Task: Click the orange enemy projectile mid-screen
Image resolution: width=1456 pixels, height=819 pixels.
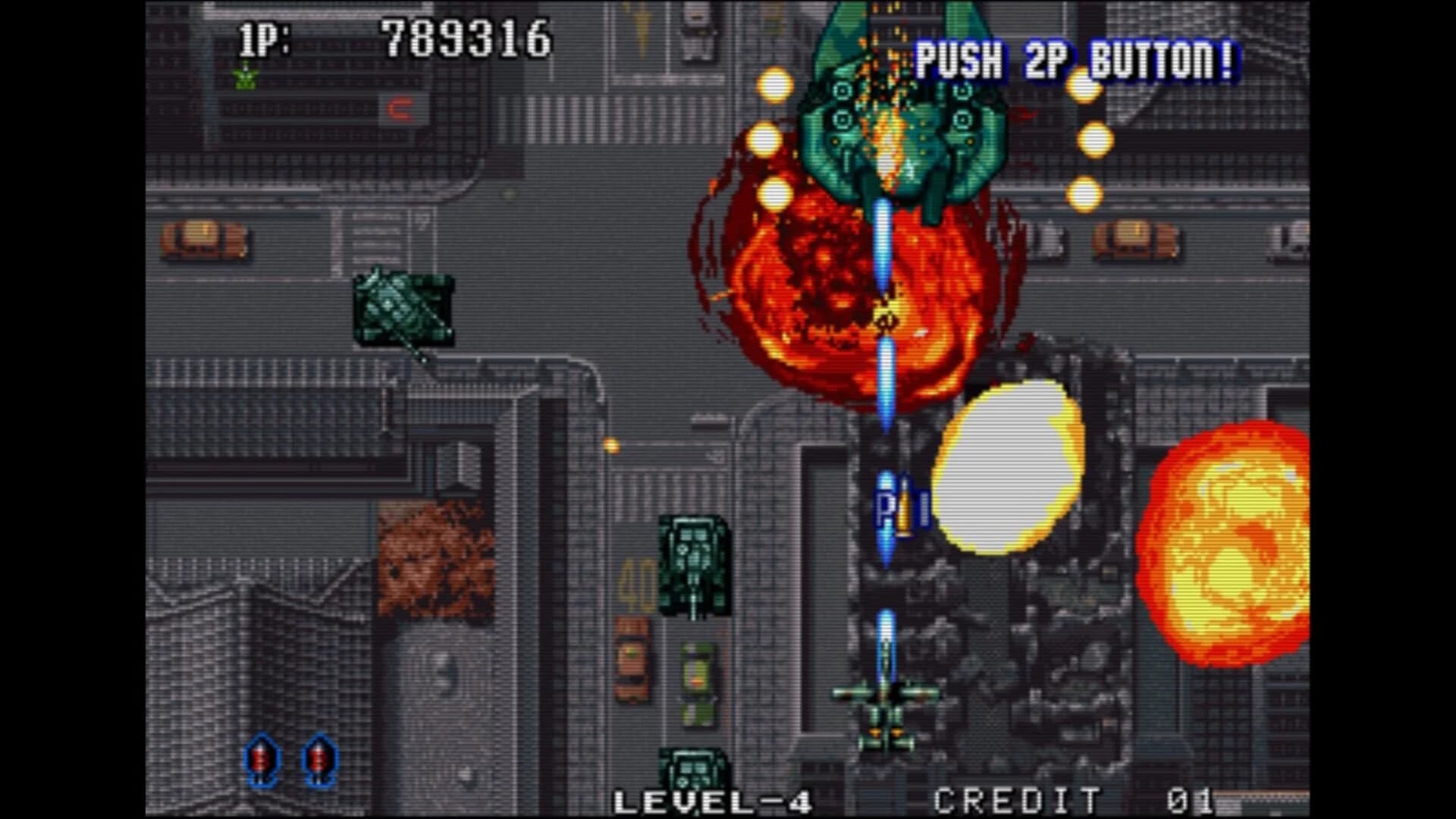Action: [610, 447]
